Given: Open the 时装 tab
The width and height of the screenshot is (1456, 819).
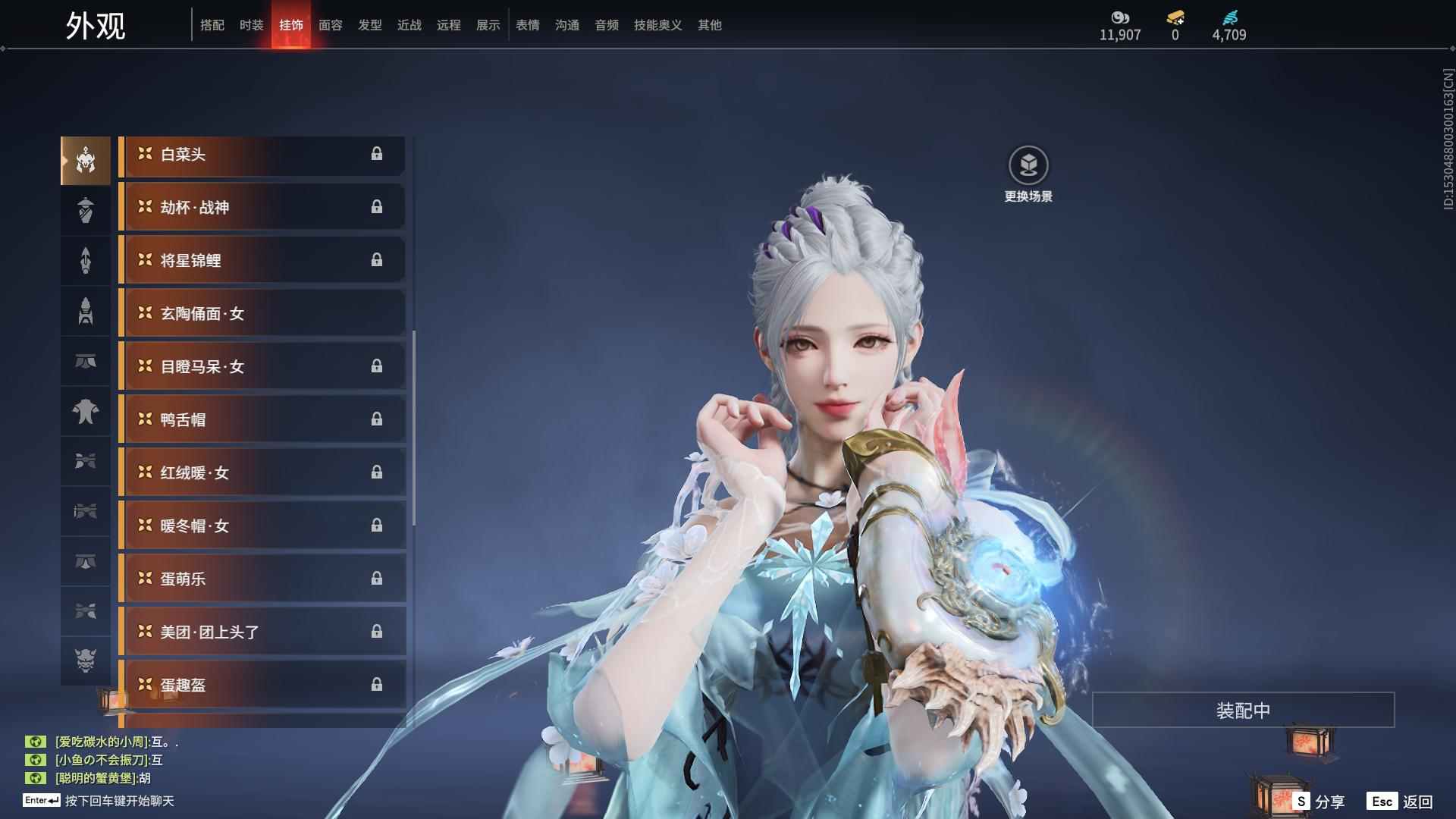Looking at the screenshot, I should tap(252, 25).
